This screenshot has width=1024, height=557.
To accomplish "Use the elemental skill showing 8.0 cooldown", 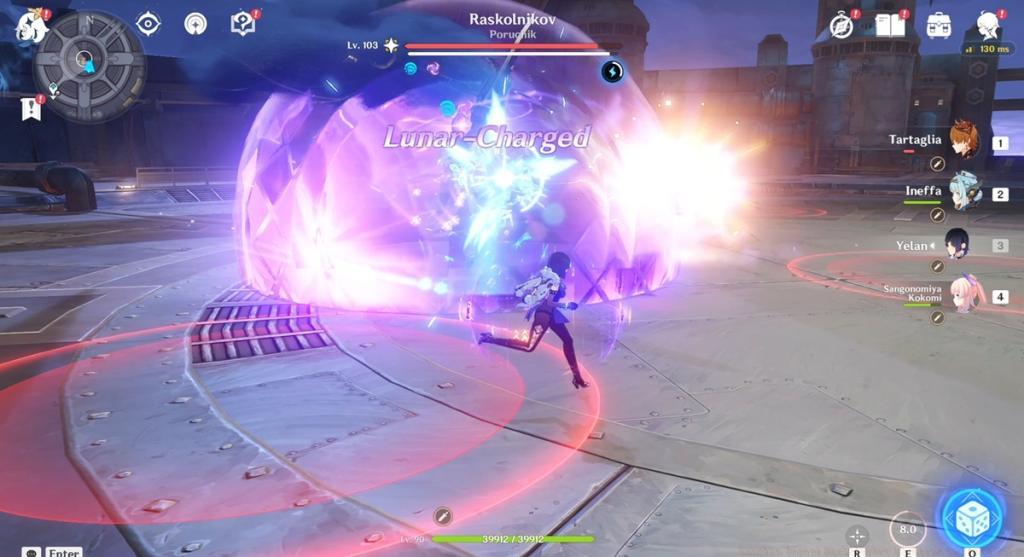I will tap(908, 529).
